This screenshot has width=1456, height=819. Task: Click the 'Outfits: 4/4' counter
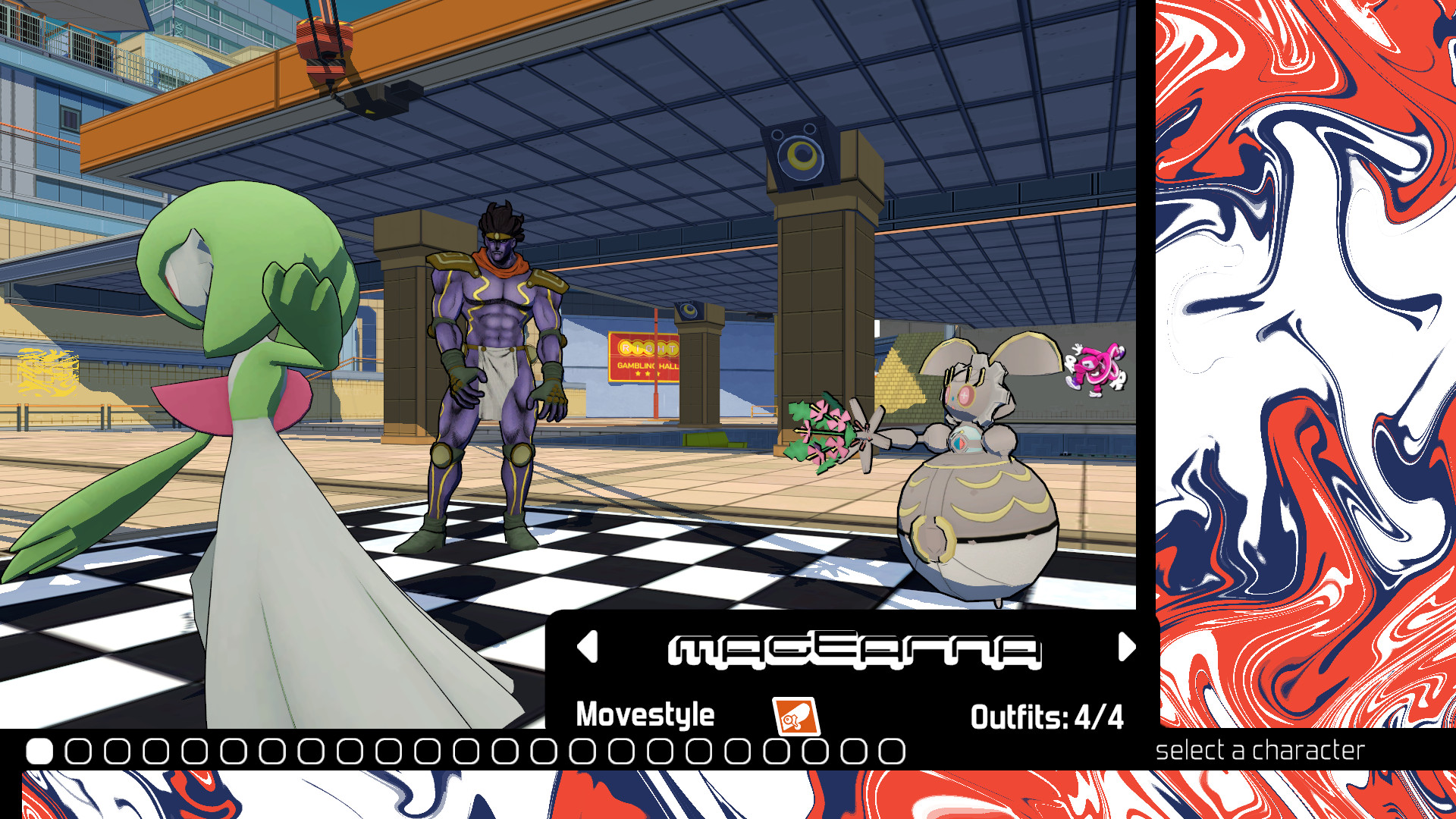point(1046,714)
